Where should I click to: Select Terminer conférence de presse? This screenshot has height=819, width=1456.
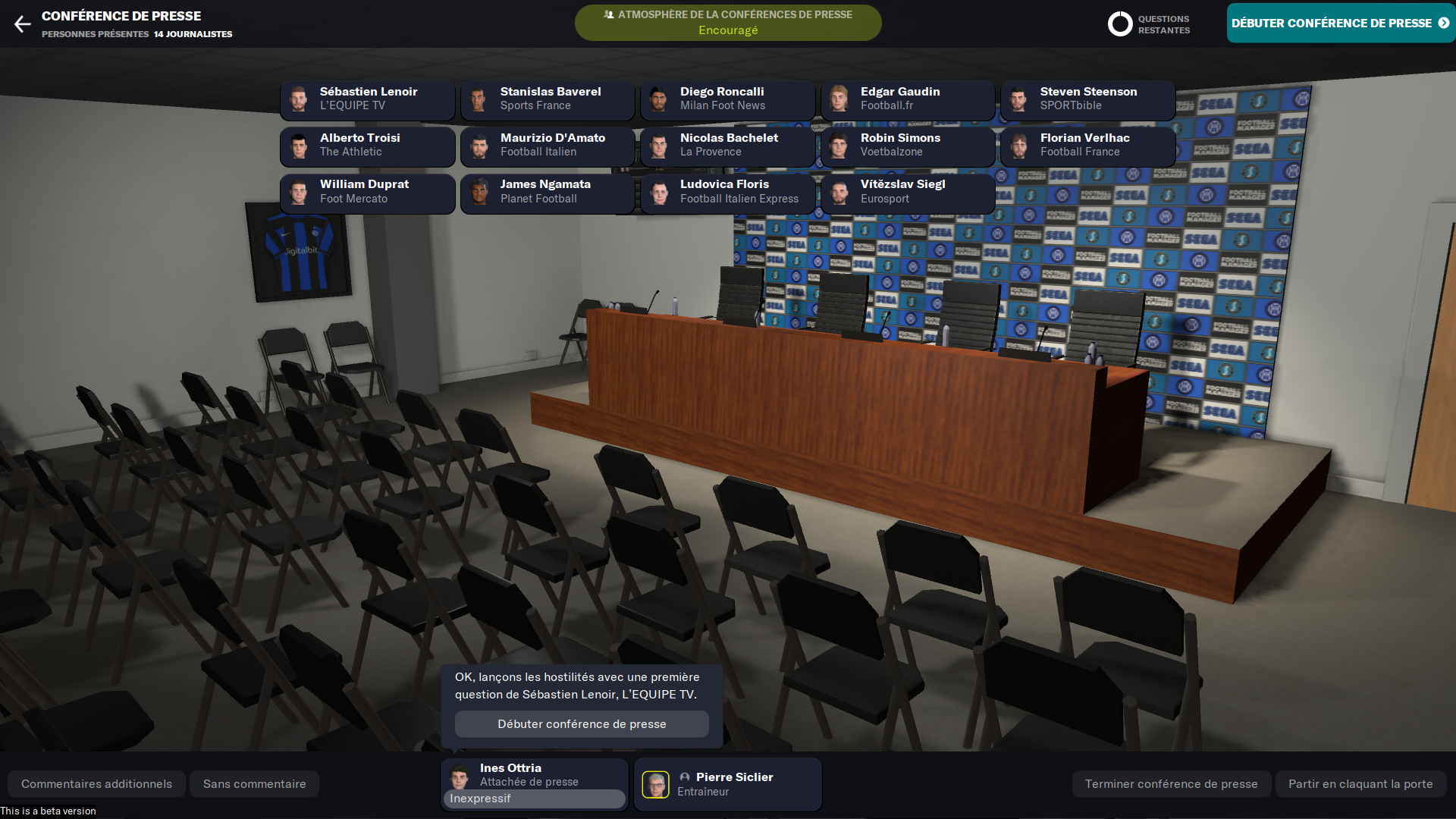click(1172, 783)
